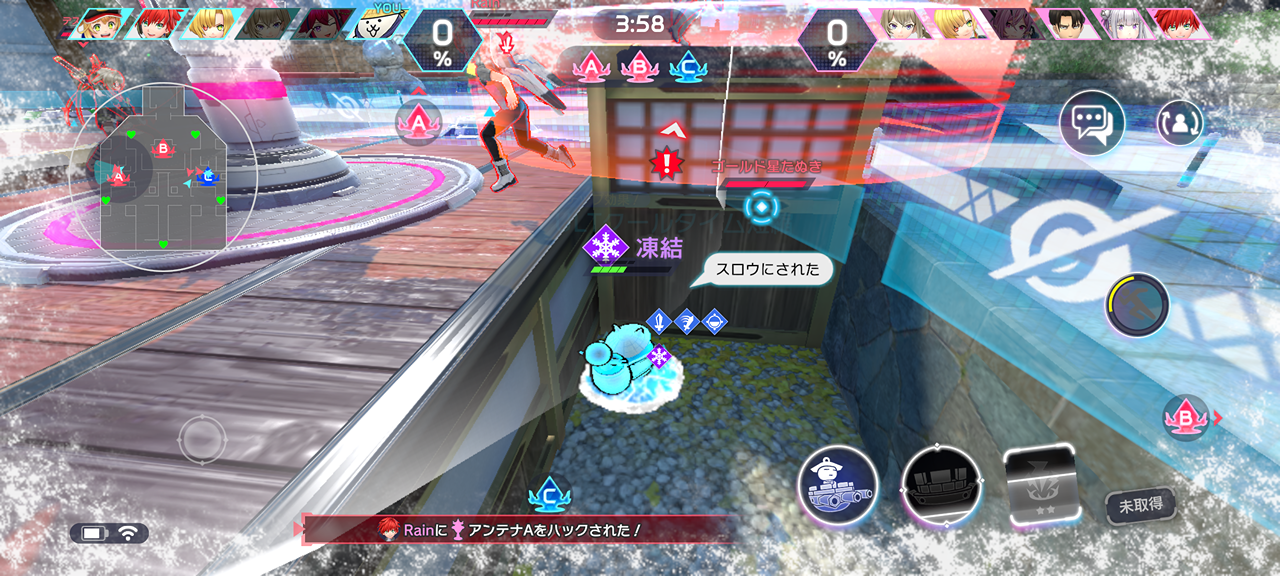The width and height of the screenshot is (1280, 576).
Task: Tap the character switch camera icon
Action: [1180, 123]
